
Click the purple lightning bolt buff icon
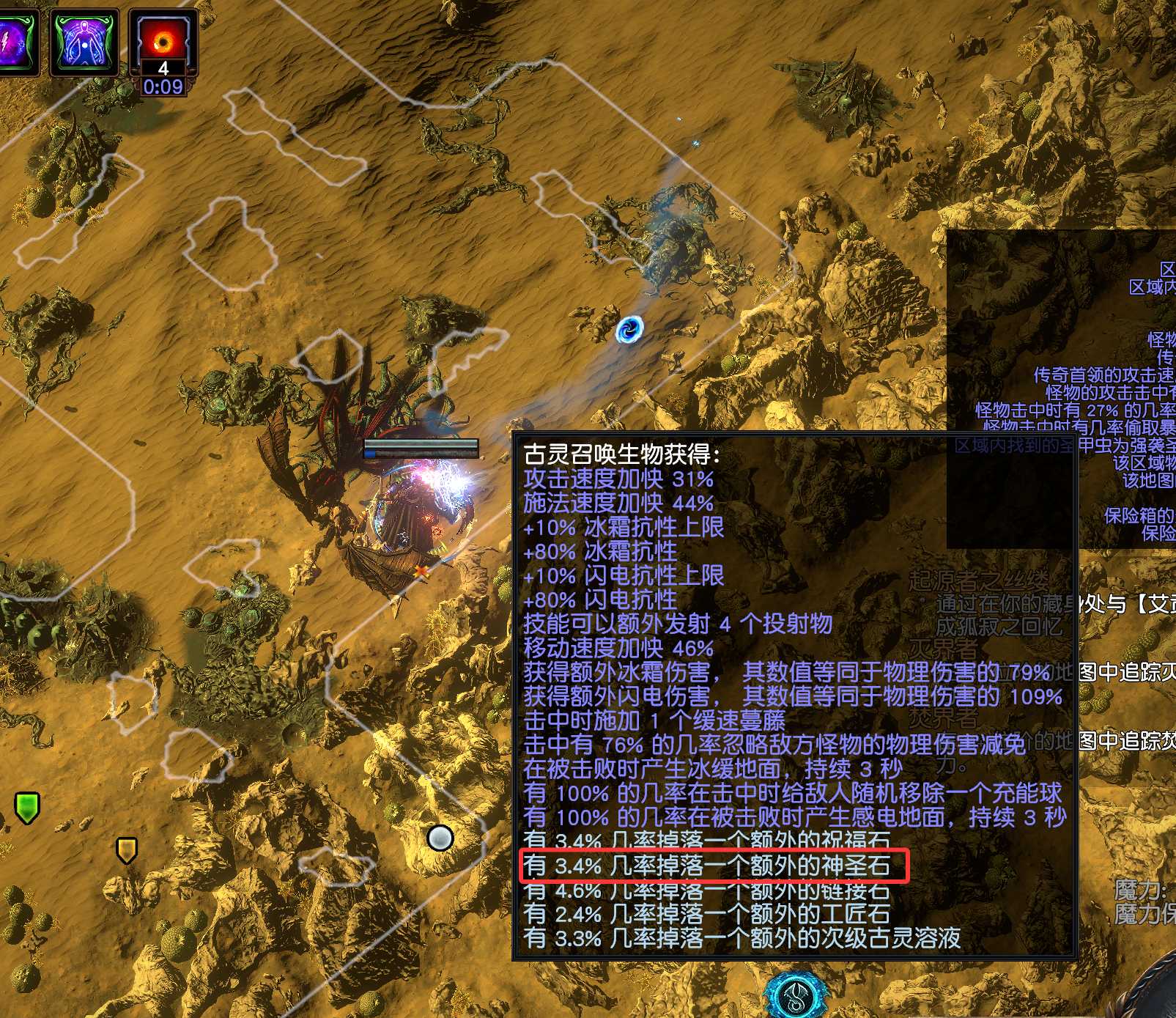(x=15, y=41)
